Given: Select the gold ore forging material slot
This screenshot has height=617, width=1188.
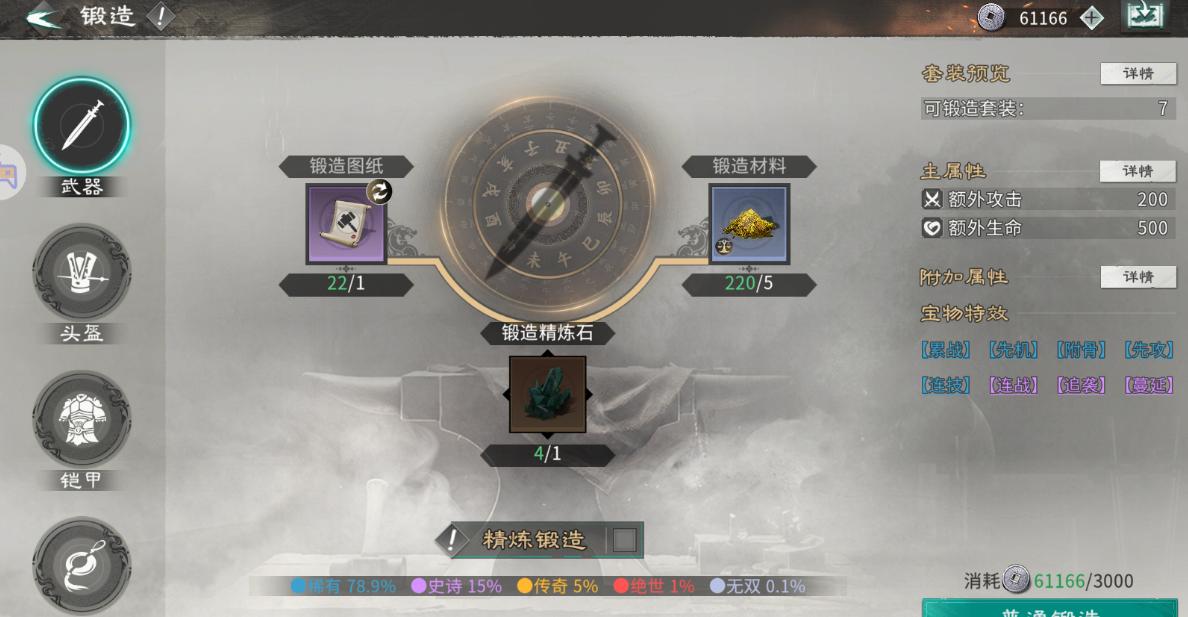Looking at the screenshot, I should point(749,224).
